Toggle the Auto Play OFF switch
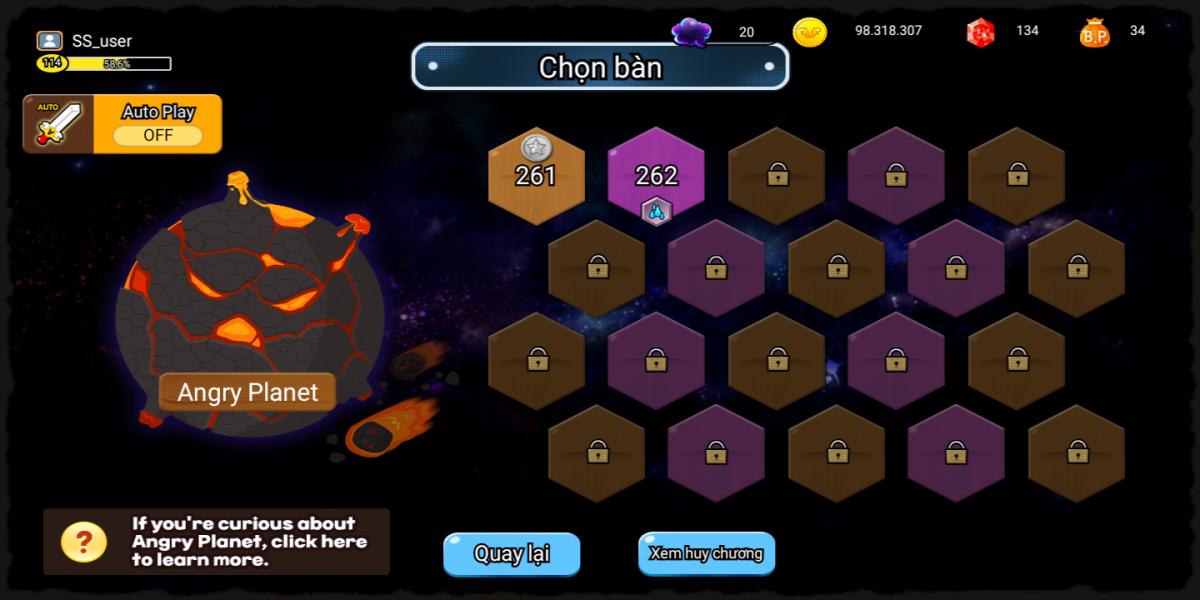This screenshot has height=600, width=1200. [x=158, y=135]
